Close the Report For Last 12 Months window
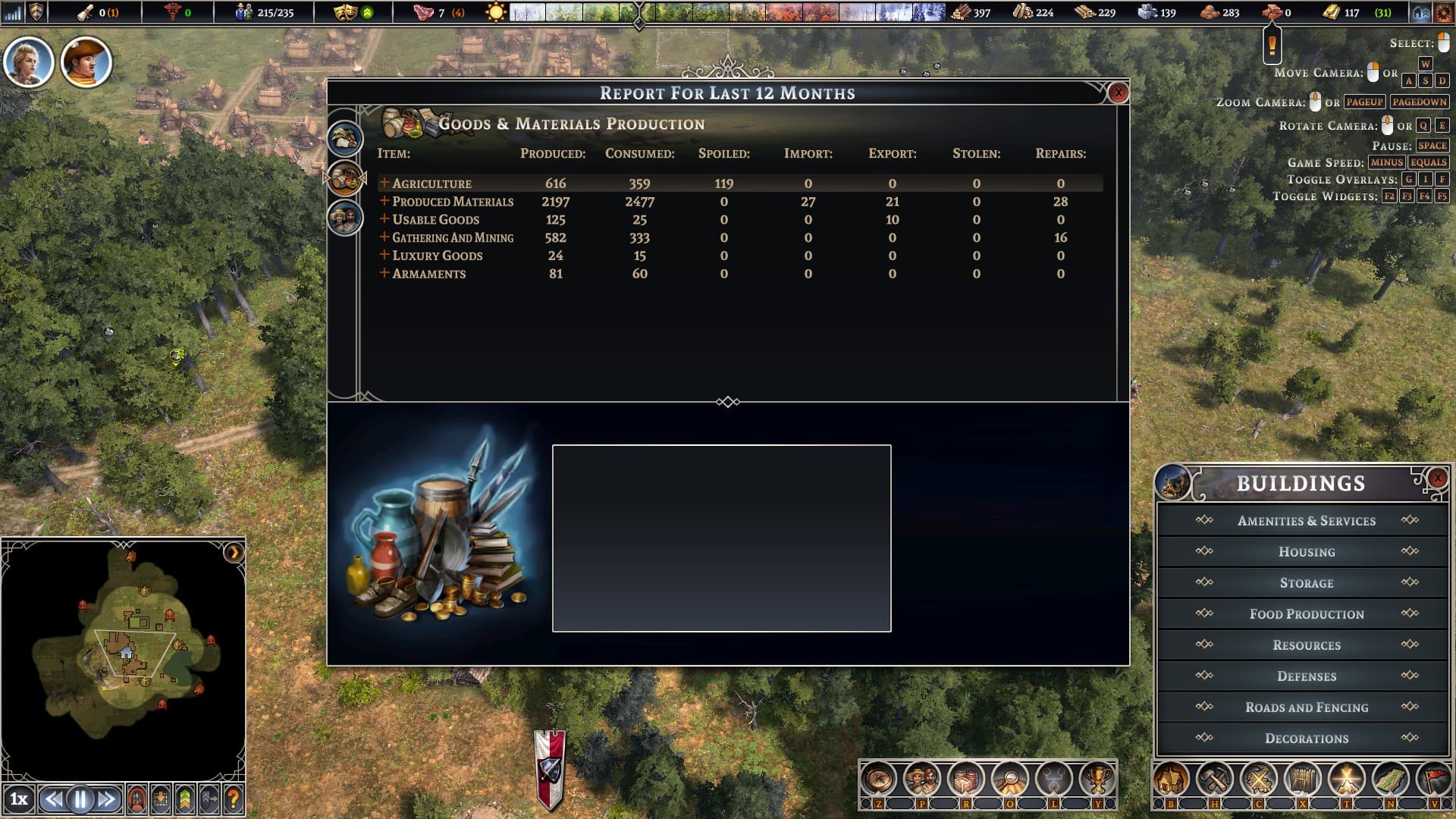Screen dimensions: 1456x819 click(1118, 93)
